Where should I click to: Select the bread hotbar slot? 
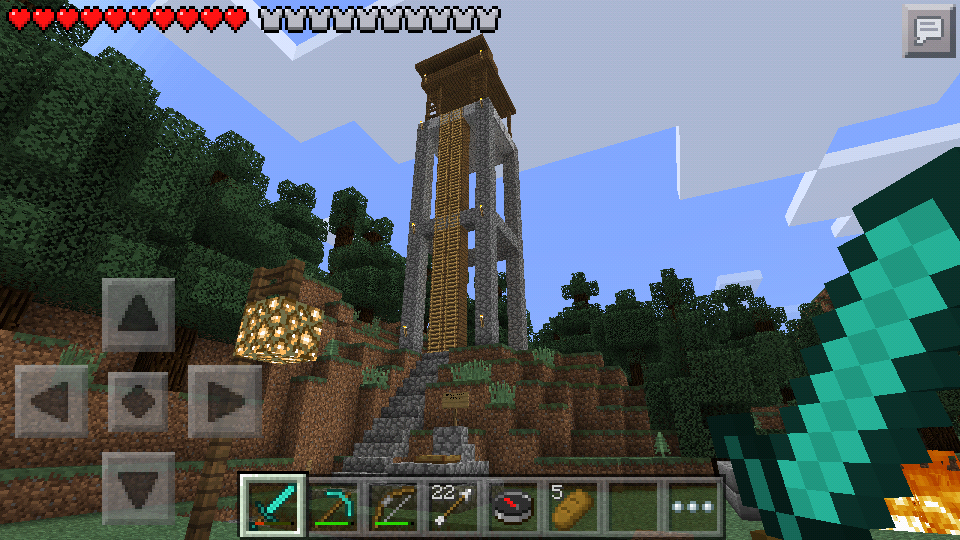[573, 506]
